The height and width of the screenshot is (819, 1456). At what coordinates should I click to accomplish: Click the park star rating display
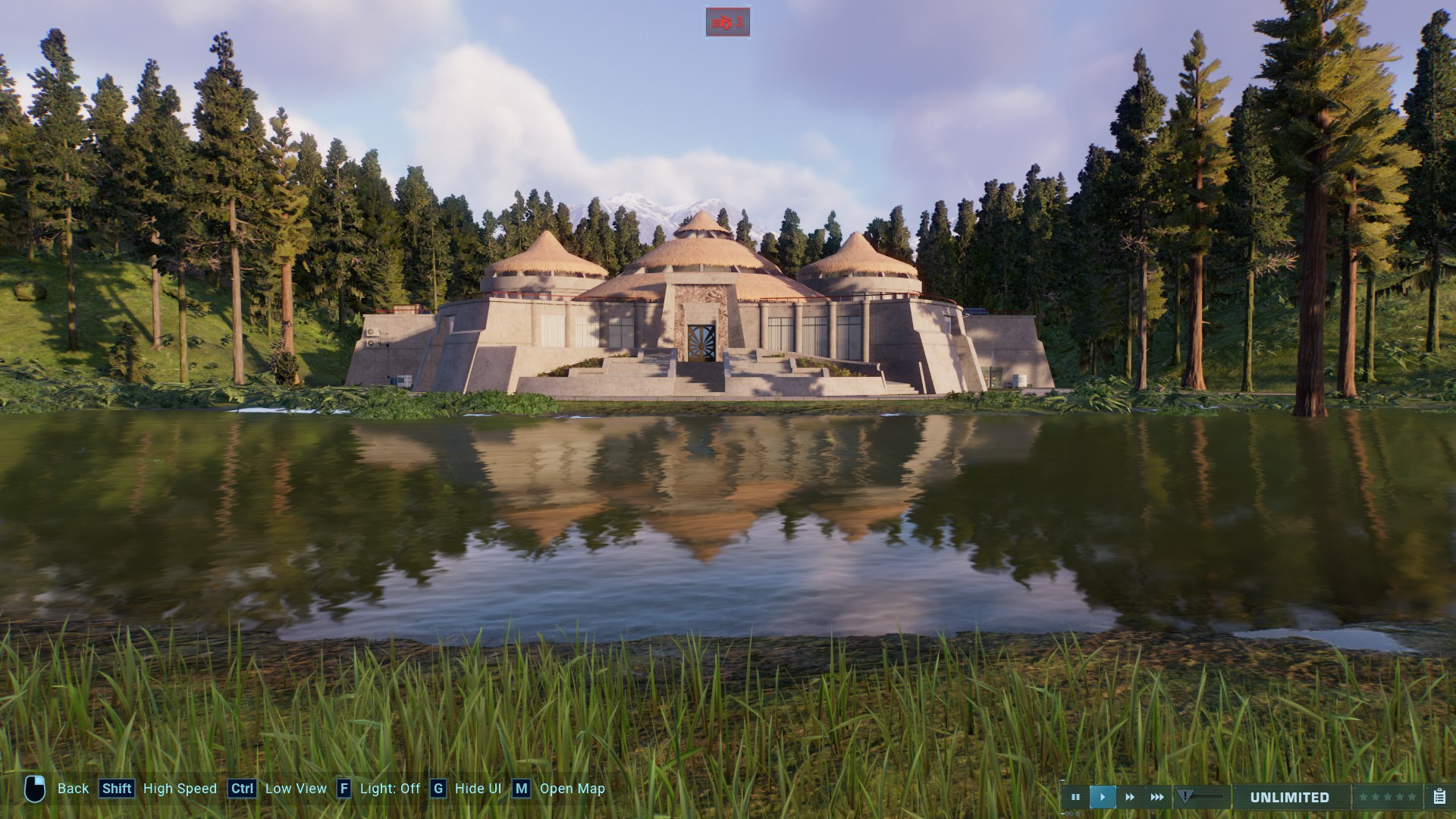pos(1388,797)
